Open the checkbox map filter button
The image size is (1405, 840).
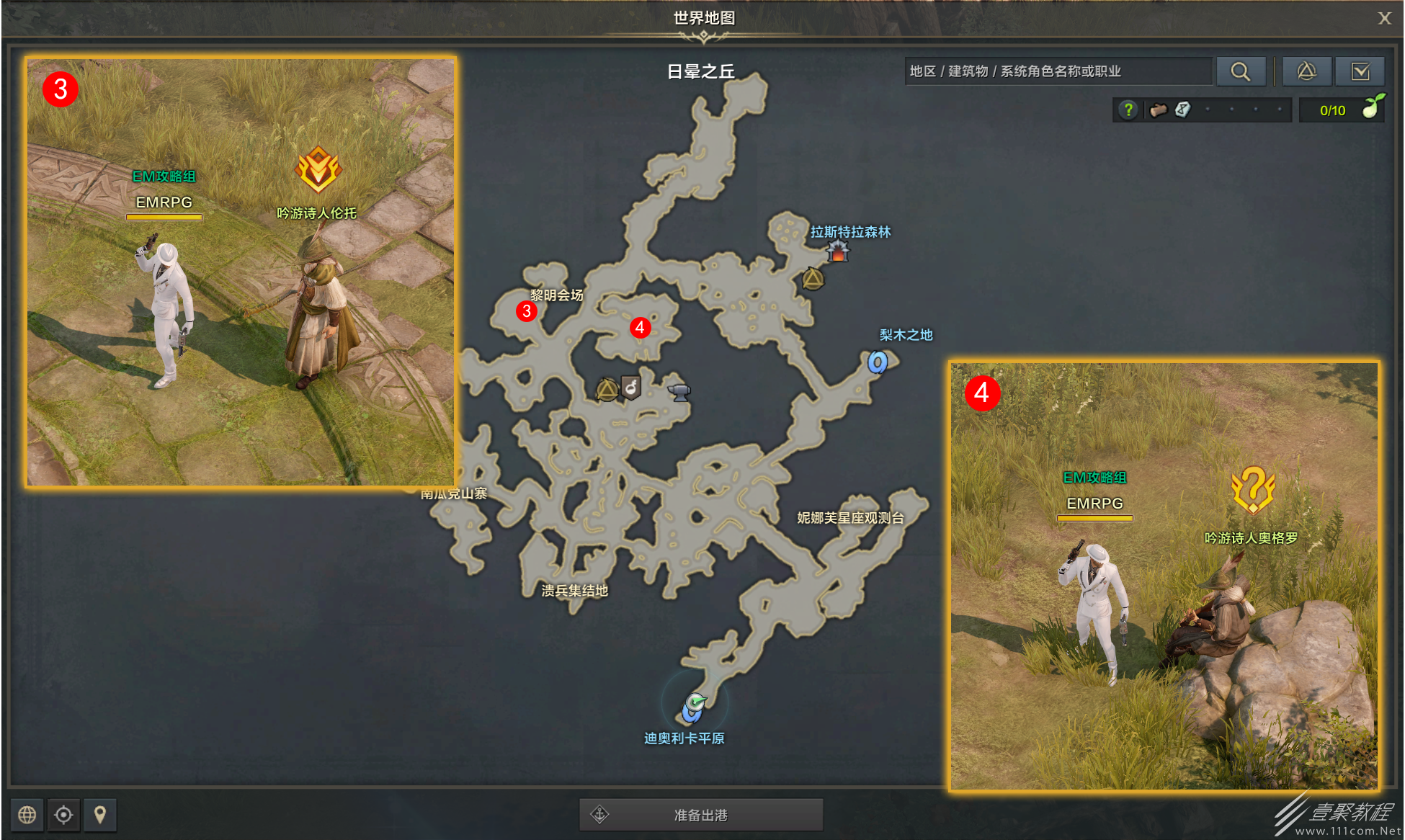pos(1360,71)
